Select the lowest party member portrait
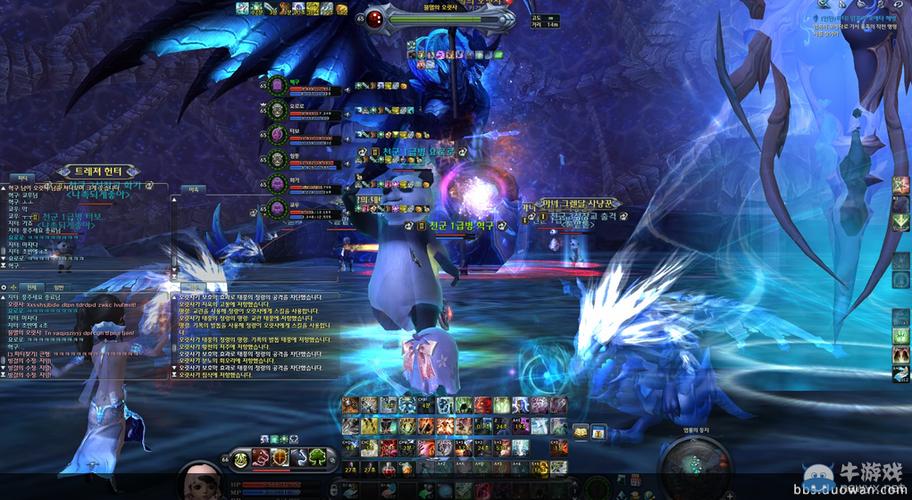The height and width of the screenshot is (500, 912). (277, 208)
